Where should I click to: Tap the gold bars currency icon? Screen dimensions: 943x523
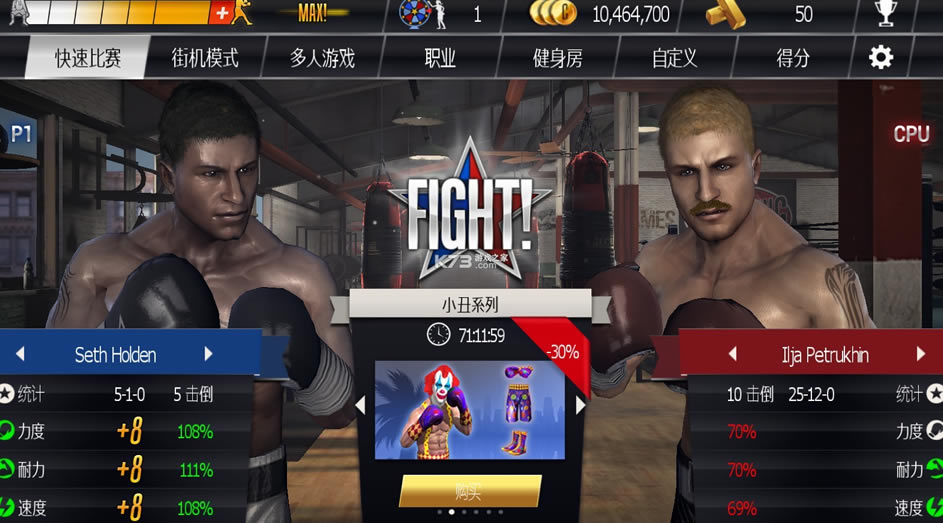(725, 13)
